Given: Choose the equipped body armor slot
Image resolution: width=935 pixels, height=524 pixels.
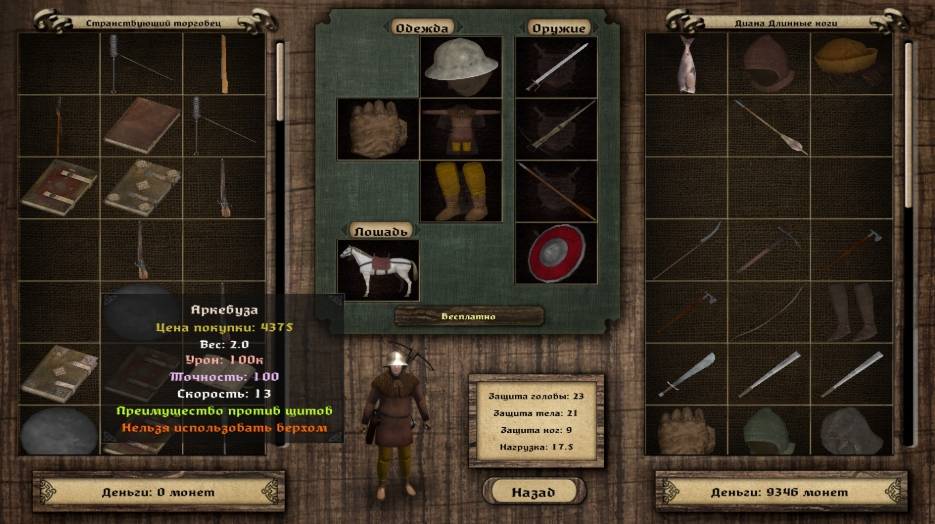Looking at the screenshot, I should click(x=460, y=128).
